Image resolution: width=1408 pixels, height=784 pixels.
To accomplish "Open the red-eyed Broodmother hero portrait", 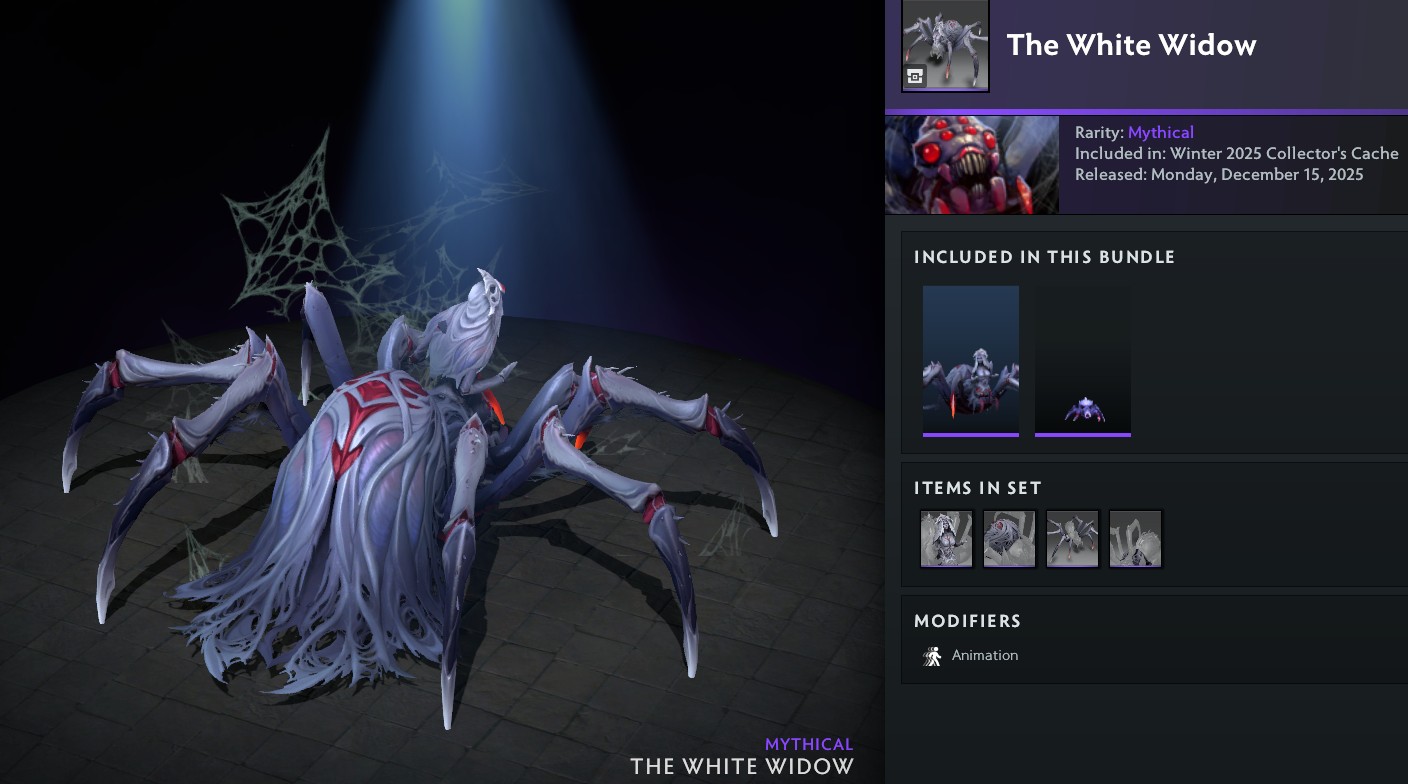I will (x=971, y=165).
